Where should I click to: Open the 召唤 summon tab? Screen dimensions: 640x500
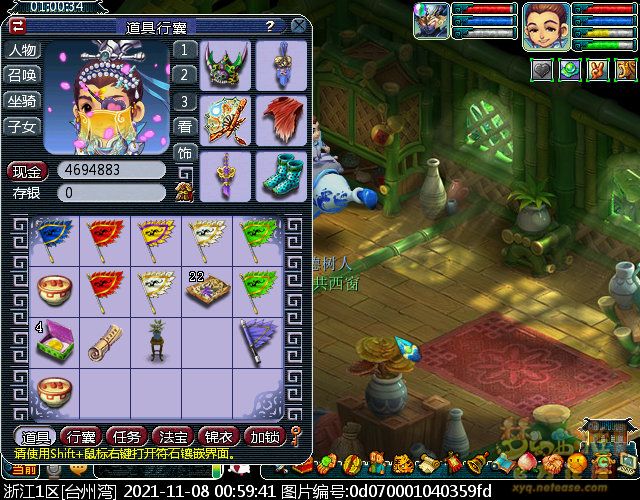(x=22, y=75)
